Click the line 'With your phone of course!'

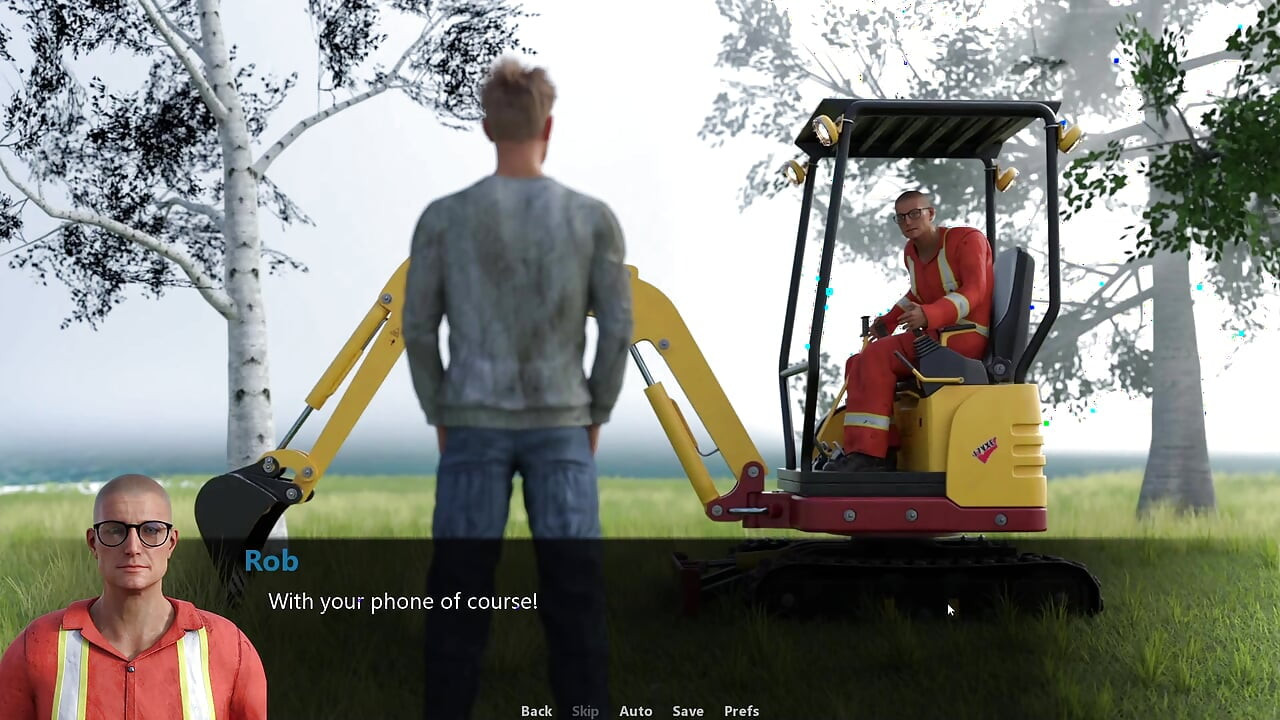[x=402, y=601]
